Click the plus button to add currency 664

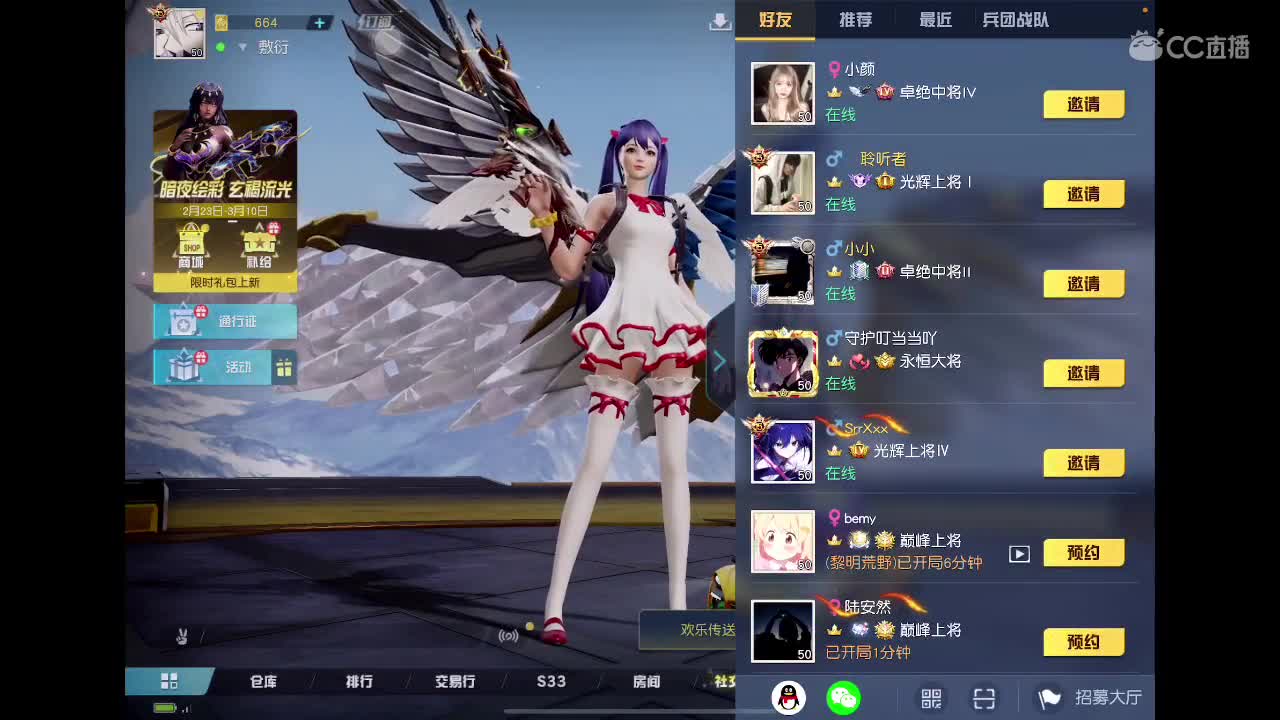(x=318, y=22)
